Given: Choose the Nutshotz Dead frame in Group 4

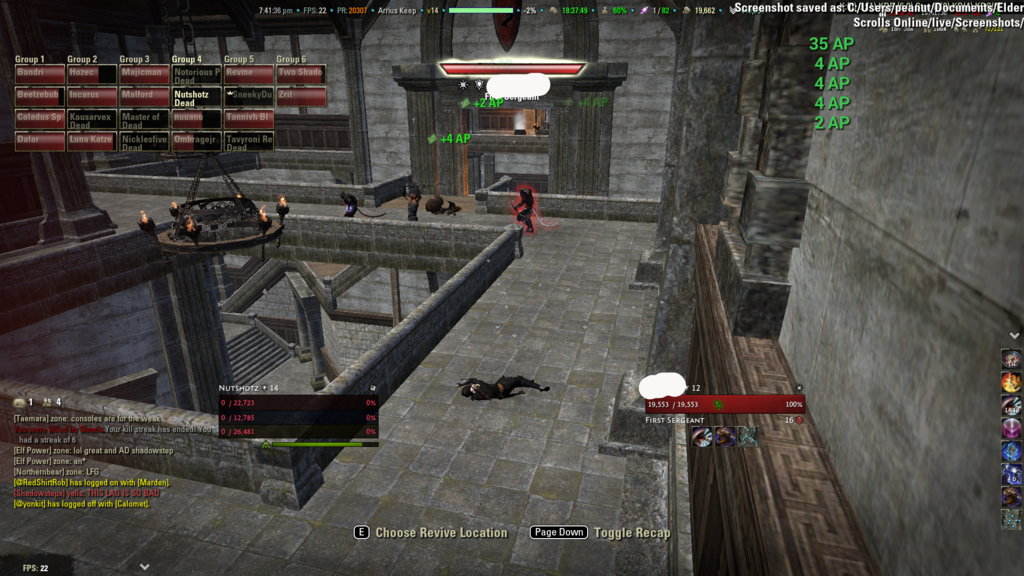Looking at the screenshot, I should (x=196, y=96).
